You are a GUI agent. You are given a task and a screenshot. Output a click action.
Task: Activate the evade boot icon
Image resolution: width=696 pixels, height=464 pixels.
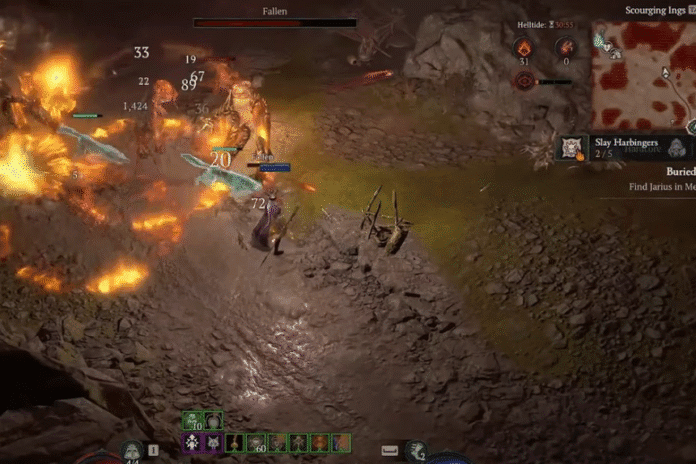(416, 452)
